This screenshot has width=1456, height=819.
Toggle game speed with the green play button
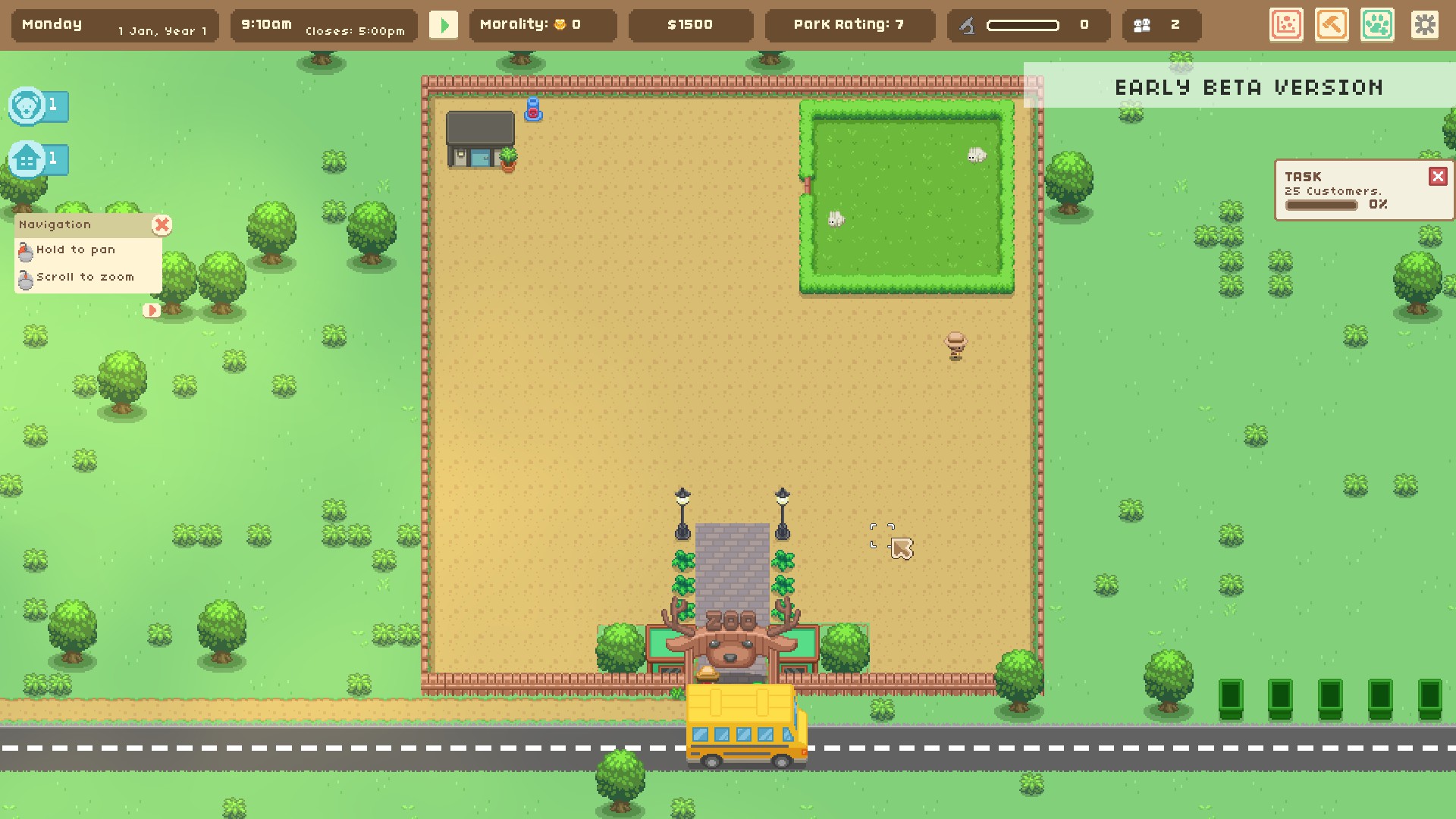[x=444, y=24]
